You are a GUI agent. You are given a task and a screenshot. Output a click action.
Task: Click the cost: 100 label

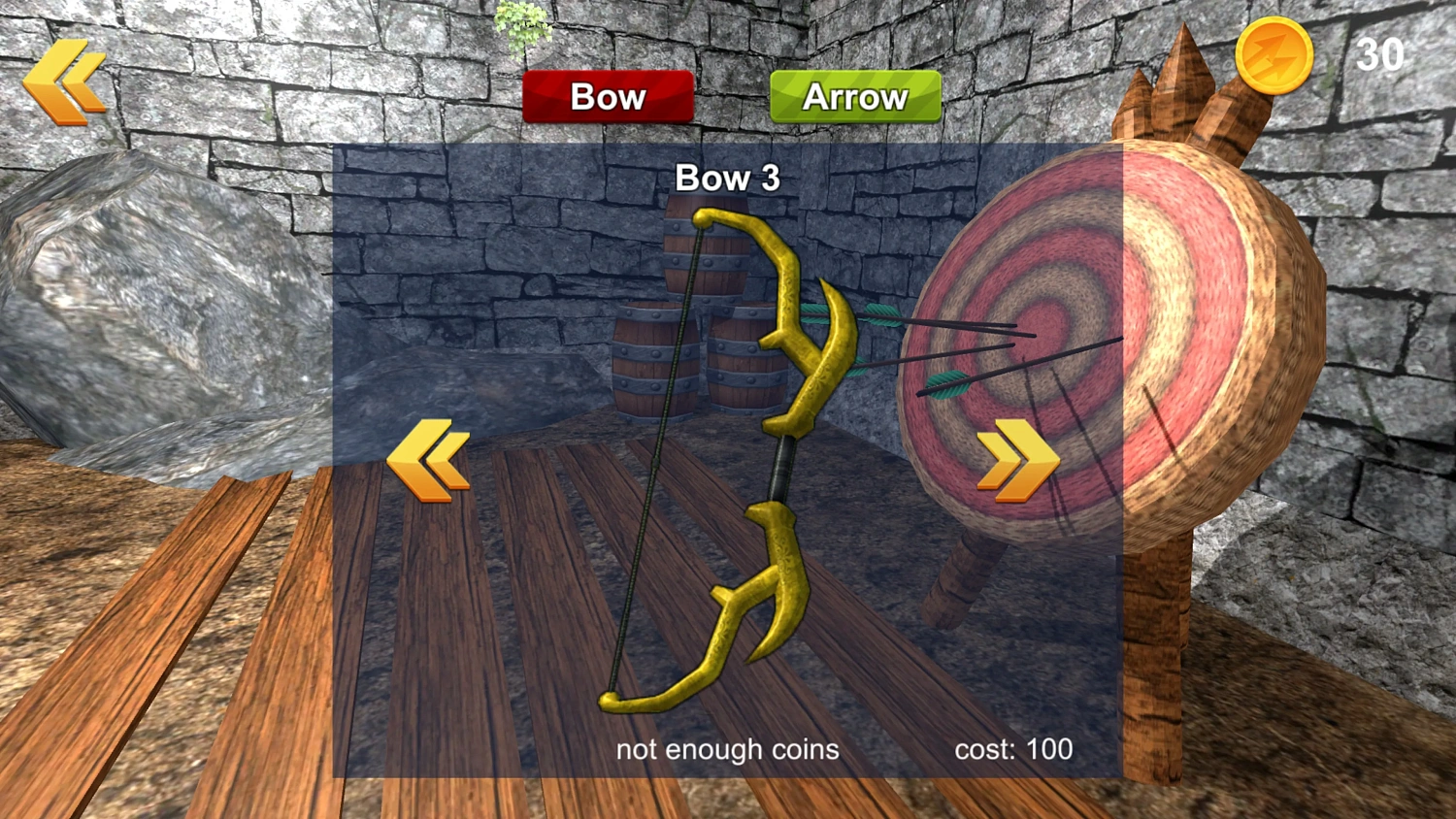(1012, 748)
